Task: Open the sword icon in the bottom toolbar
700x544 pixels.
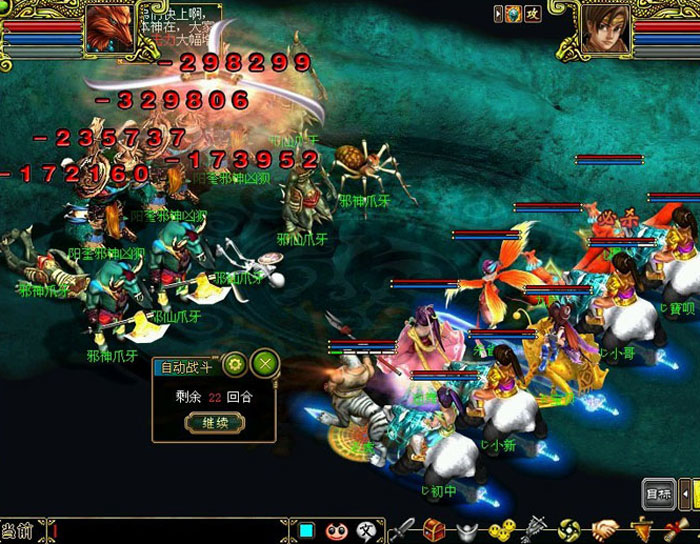Action: [x=402, y=530]
